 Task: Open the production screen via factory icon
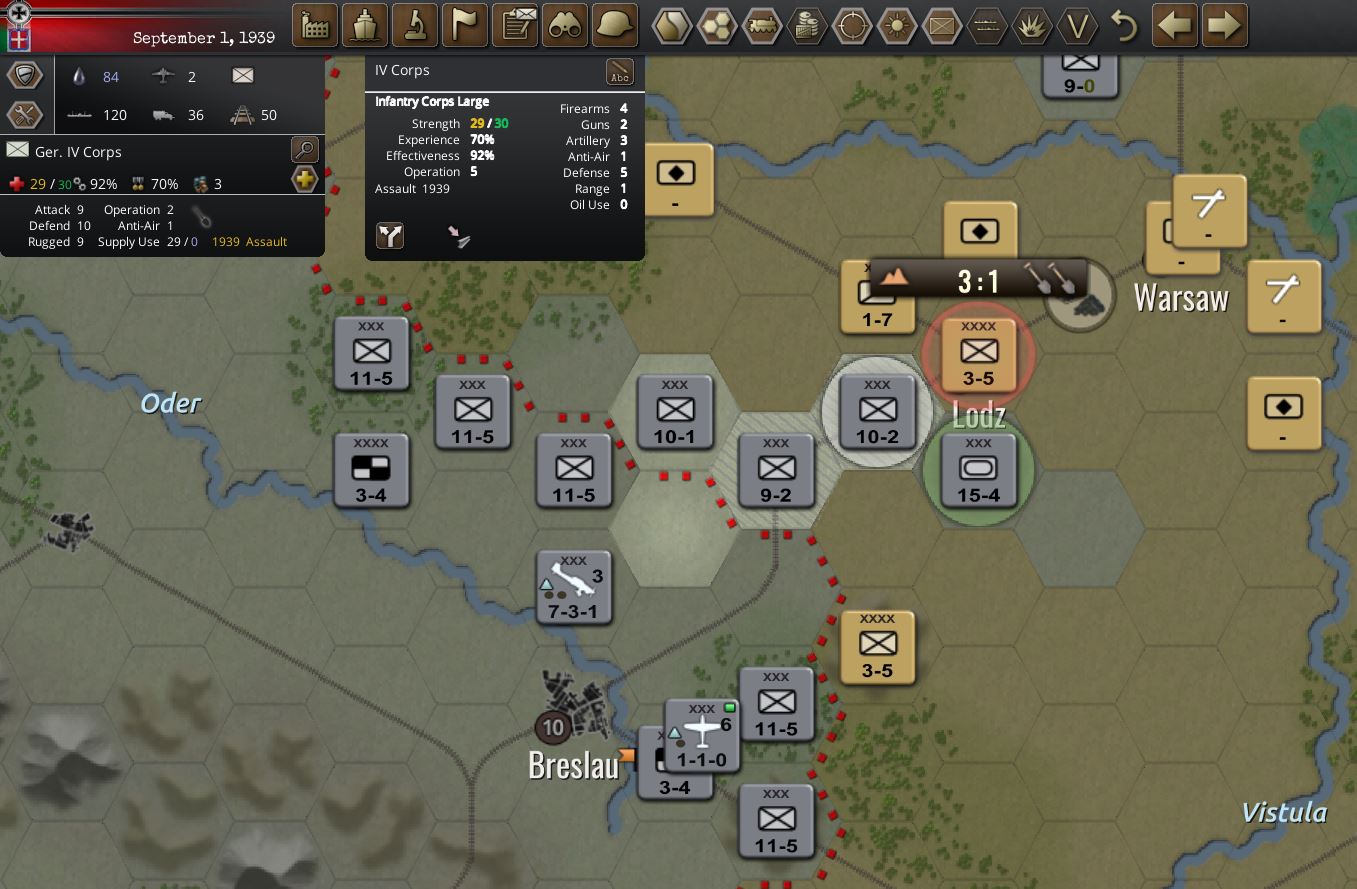(314, 24)
